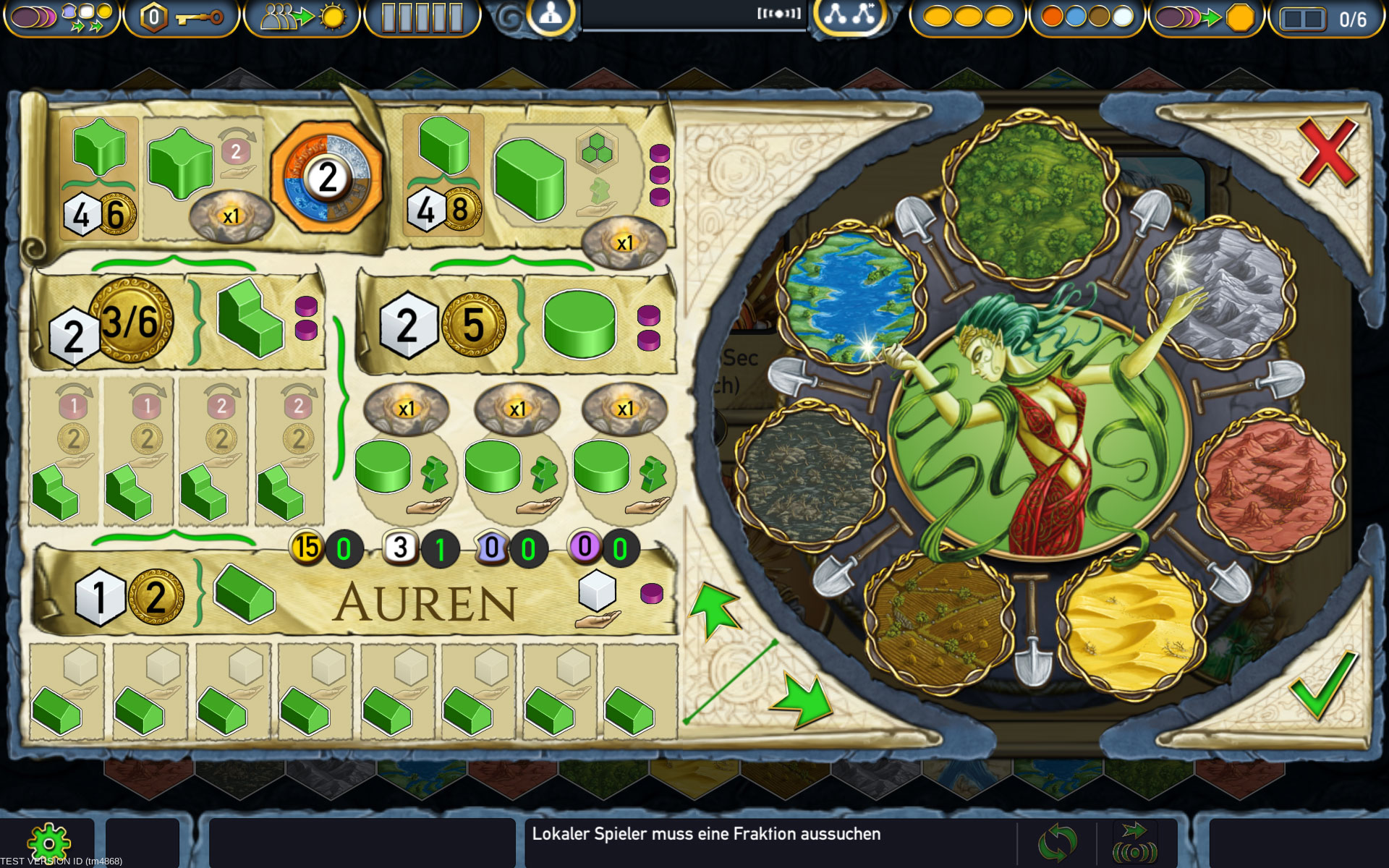Screen dimensions: 1389x868
Task: Open the player silhouette icon in the top bar
Action: coord(551,16)
